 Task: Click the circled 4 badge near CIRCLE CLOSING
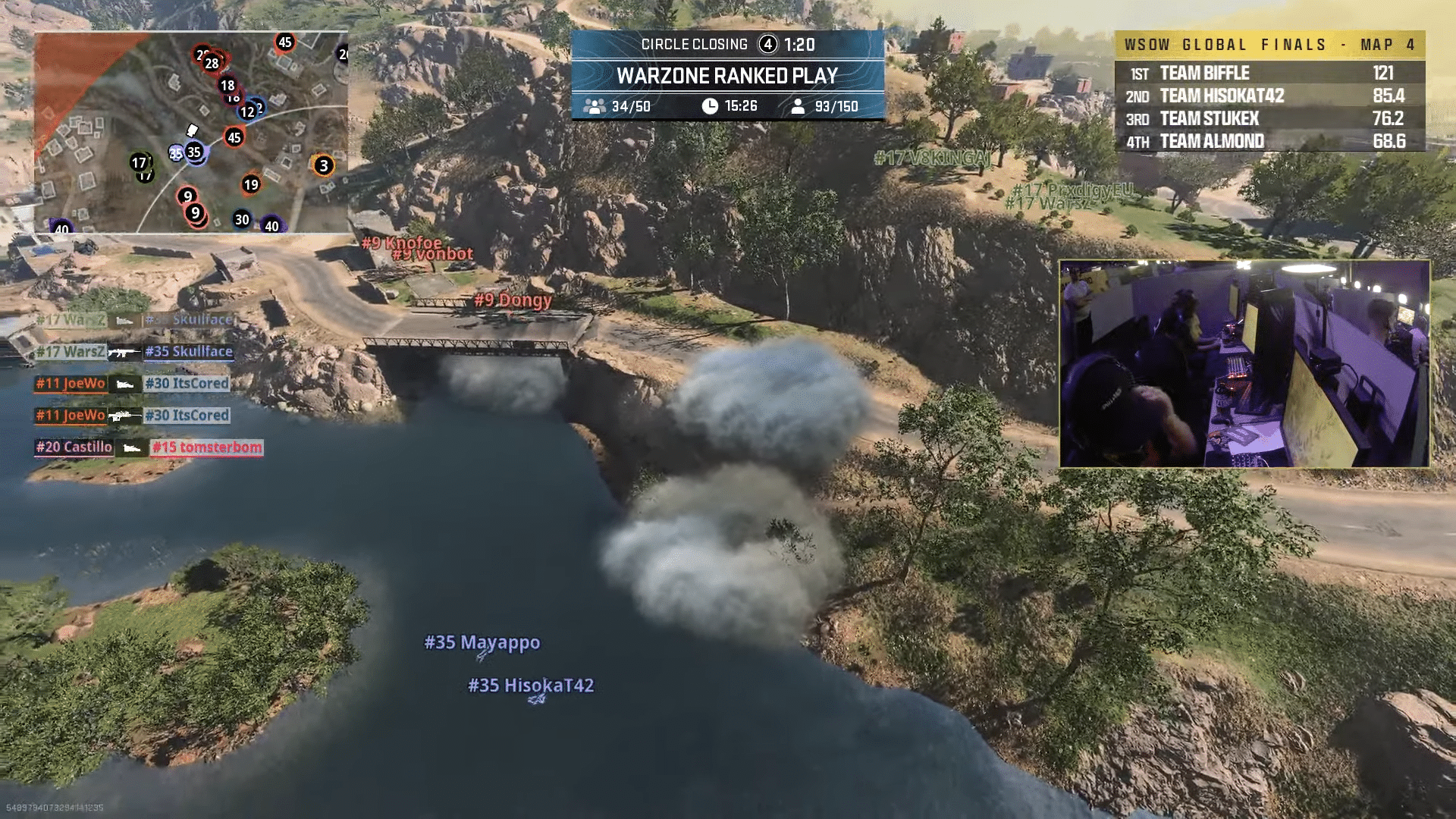pos(769,43)
